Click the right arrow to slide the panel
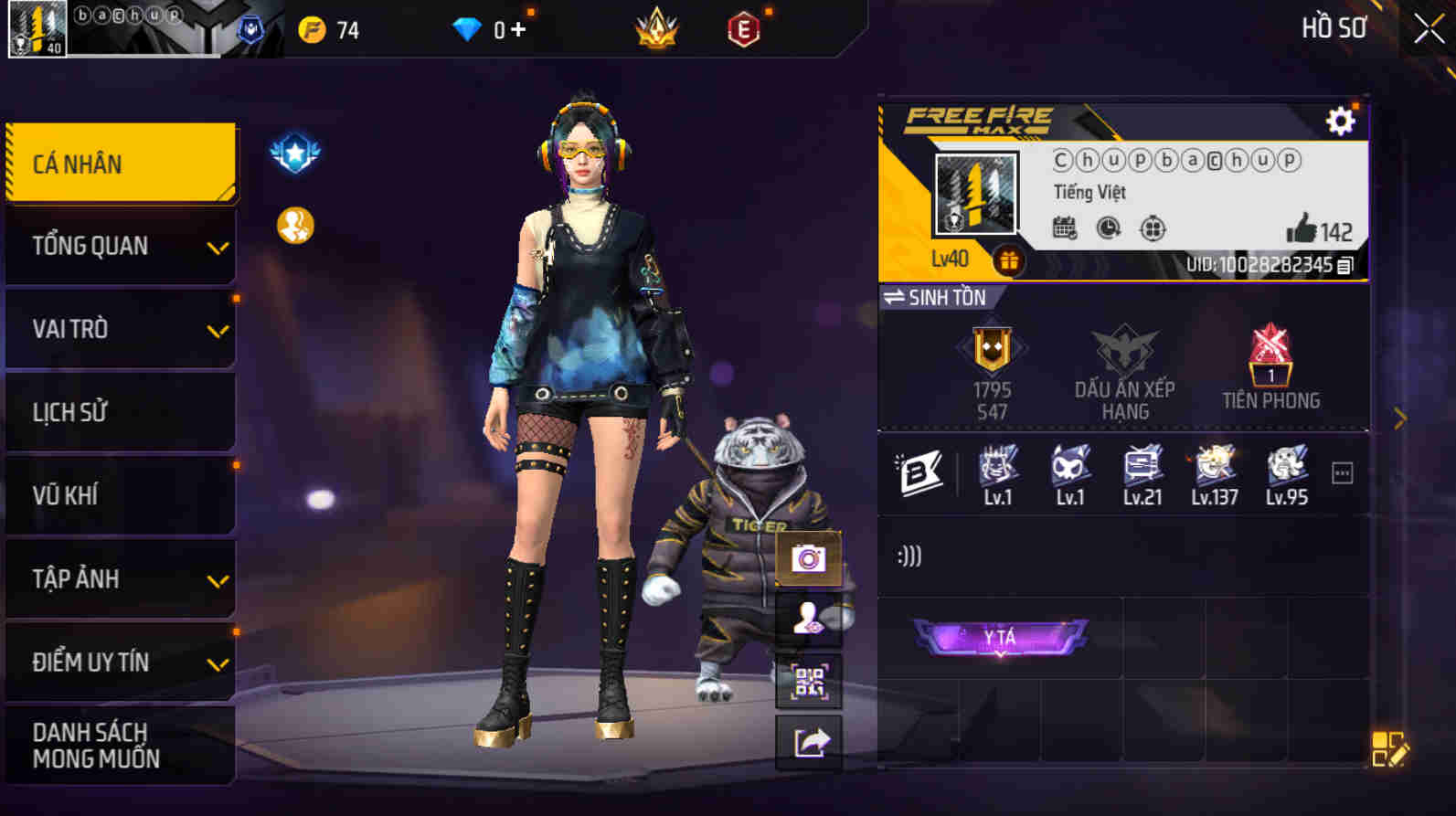 click(1399, 418)
